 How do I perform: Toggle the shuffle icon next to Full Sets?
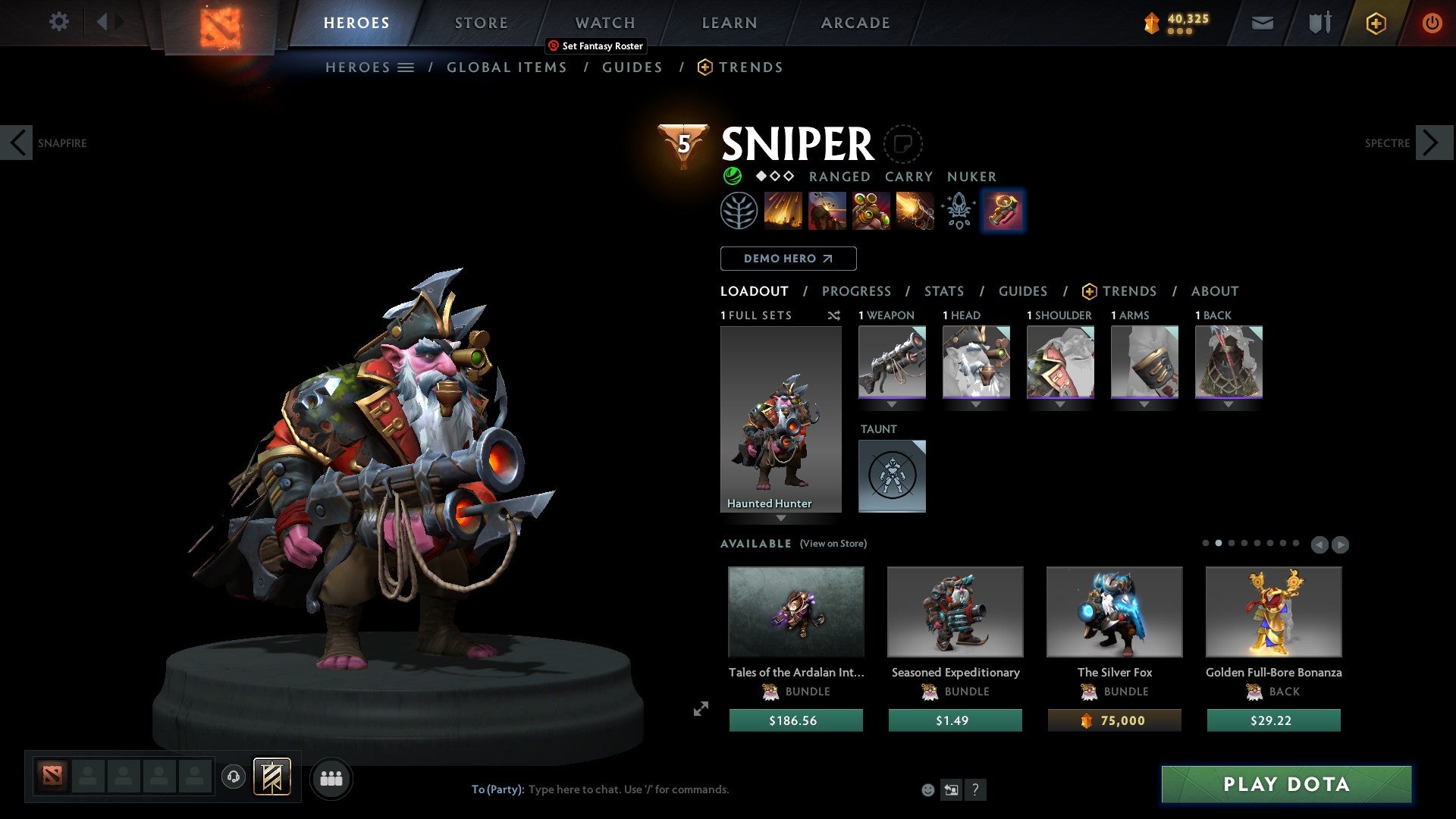coord(833,315)
